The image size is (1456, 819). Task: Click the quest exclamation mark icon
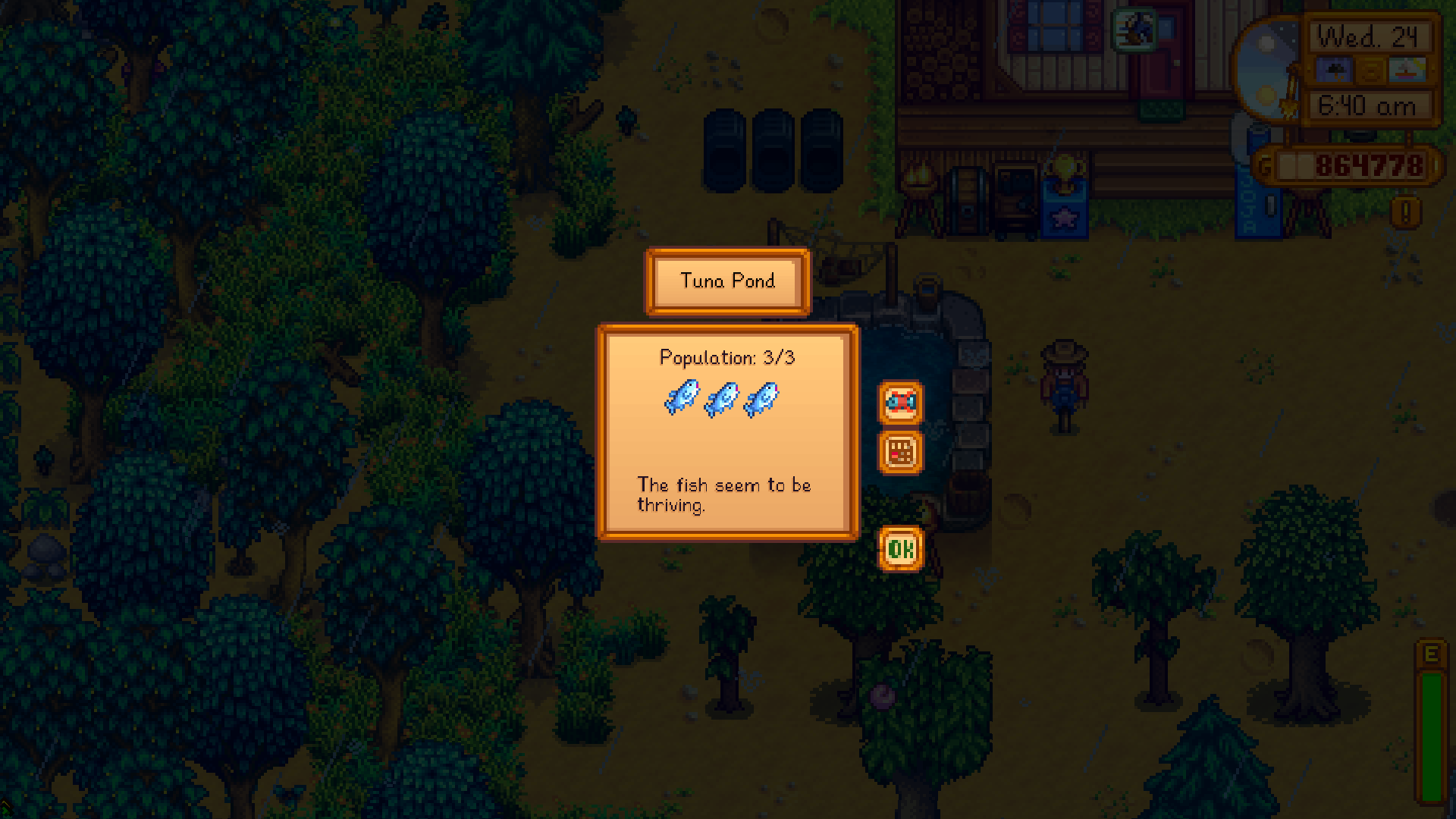point(1407,213)
